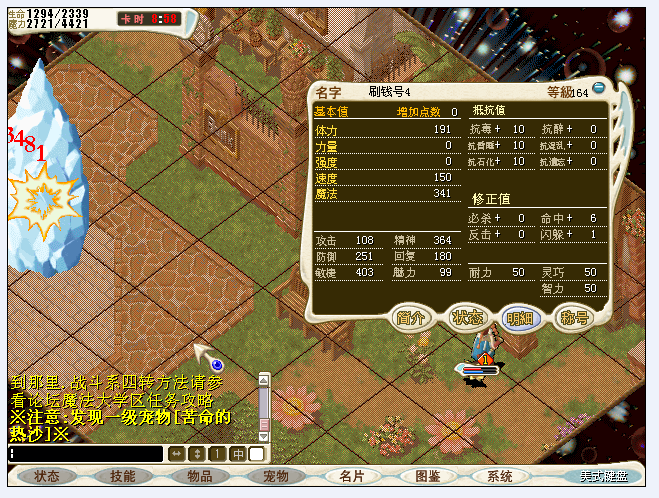This screenshot has height=498, width=659.
Task: Select the 明細 tab in the character panel
Action: click(x=521, y=316)
